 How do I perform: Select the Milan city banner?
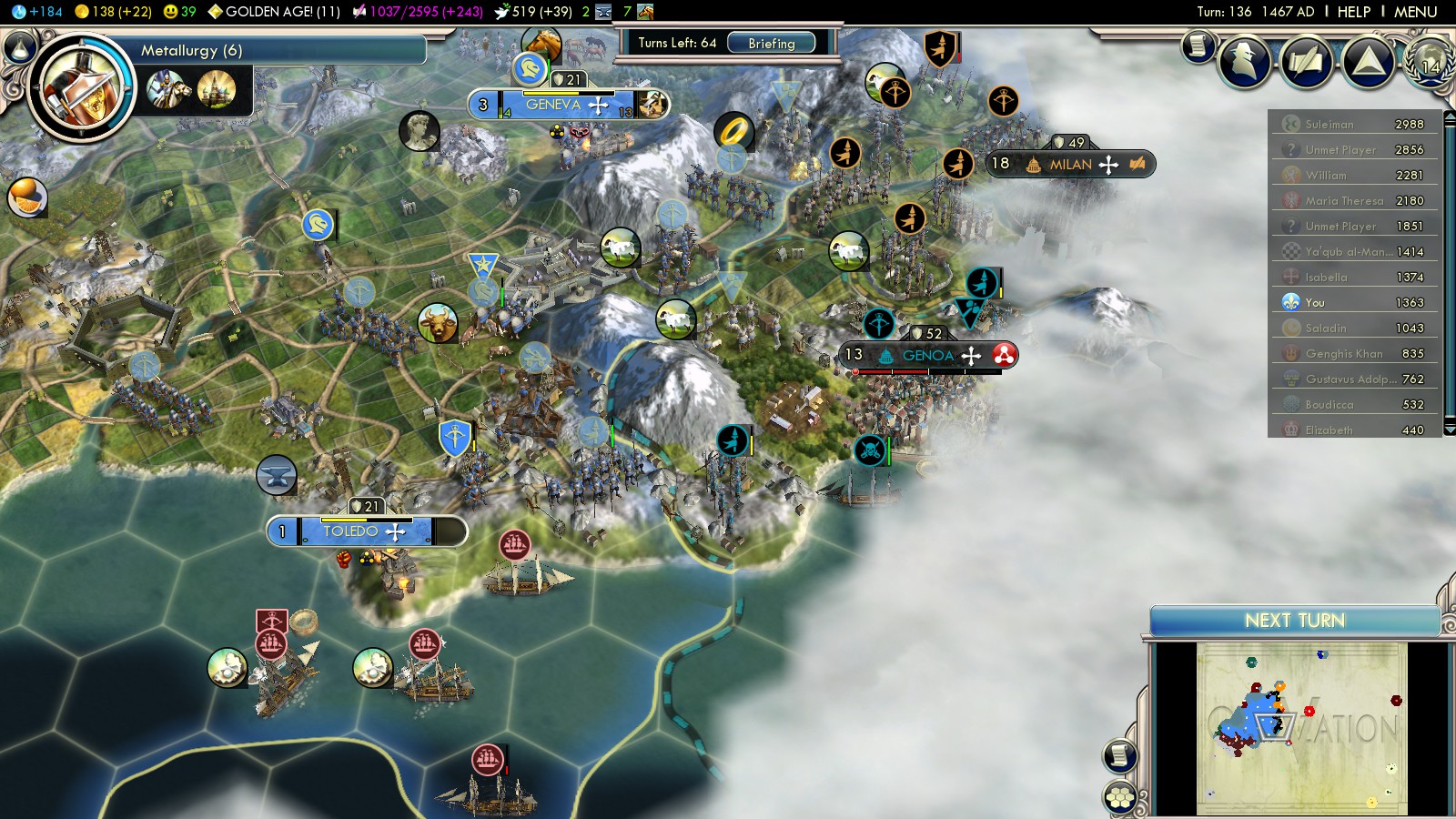1069,165
